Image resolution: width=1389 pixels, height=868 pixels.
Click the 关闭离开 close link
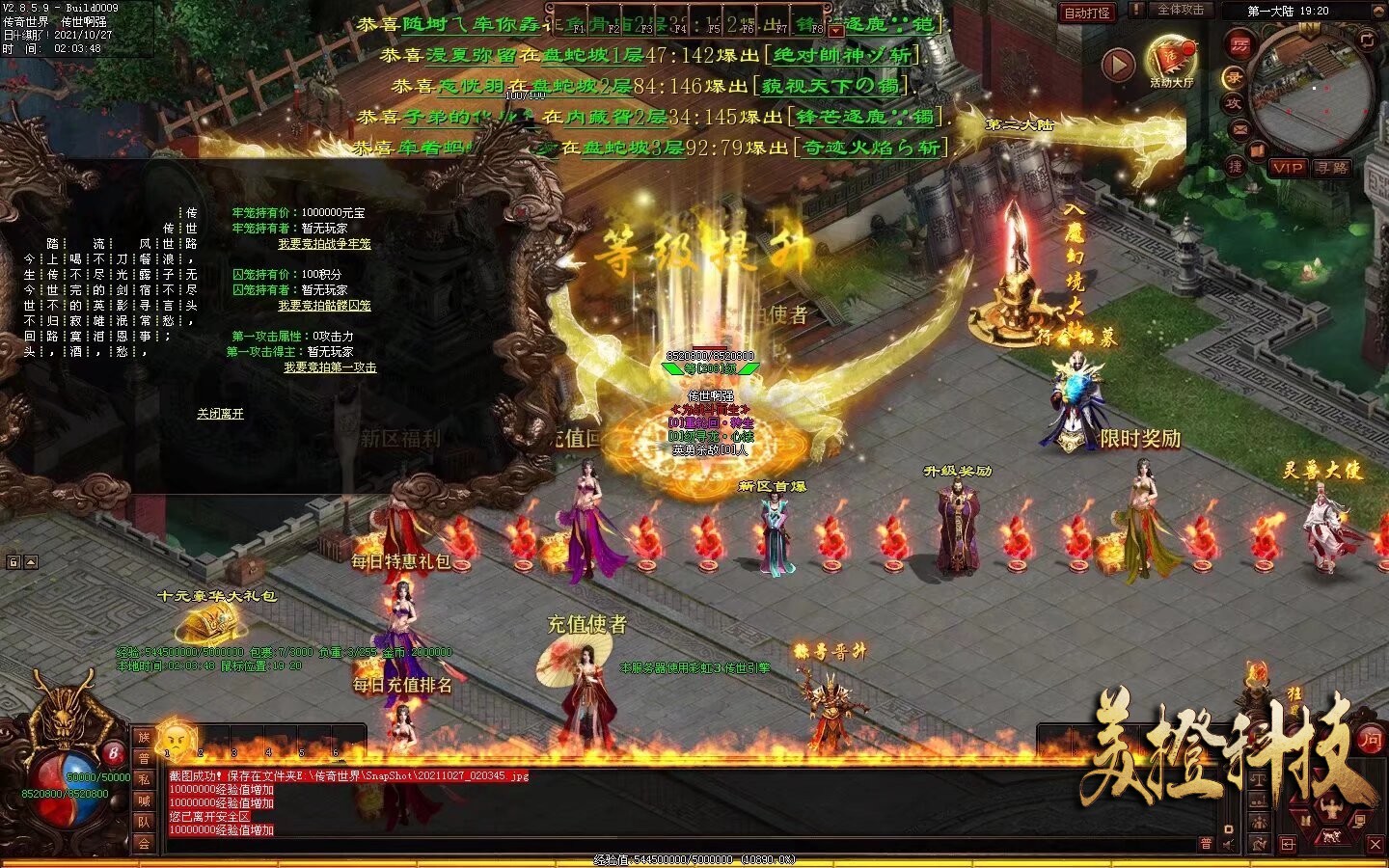(220, 414)
